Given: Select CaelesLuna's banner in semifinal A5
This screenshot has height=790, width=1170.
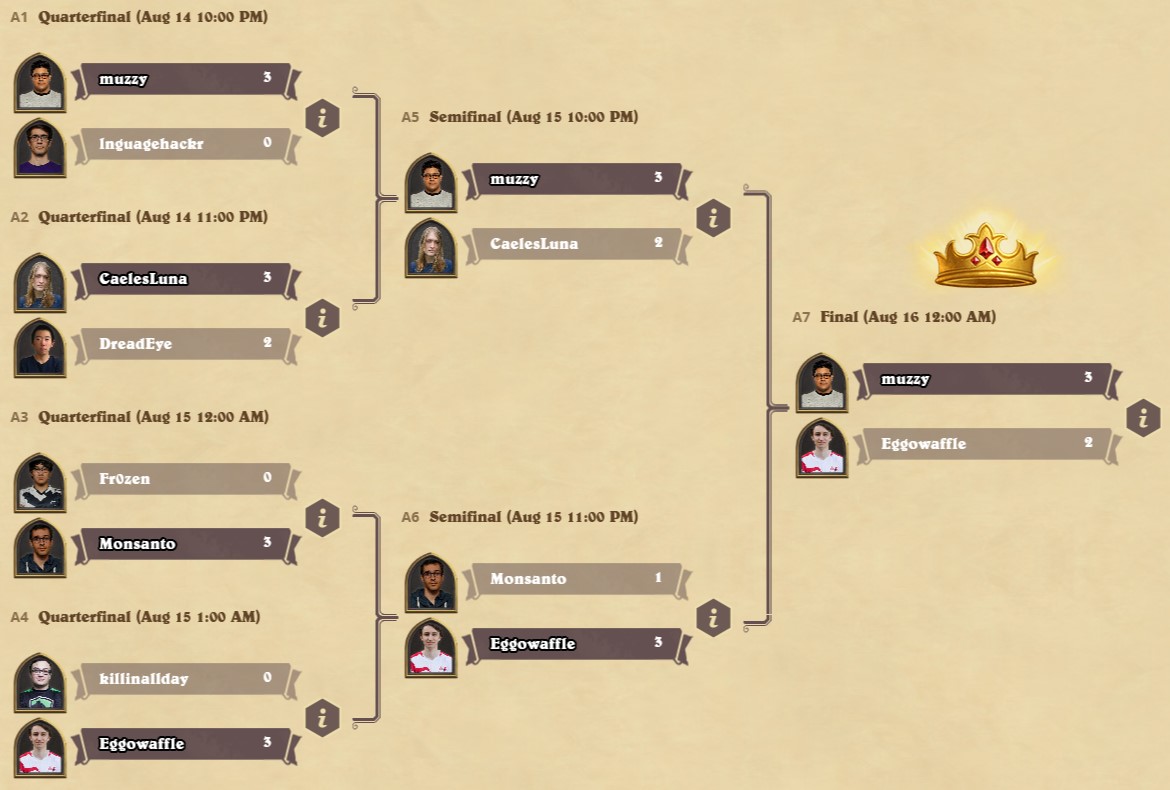Looking at the screenshot, I should point(576,244).
